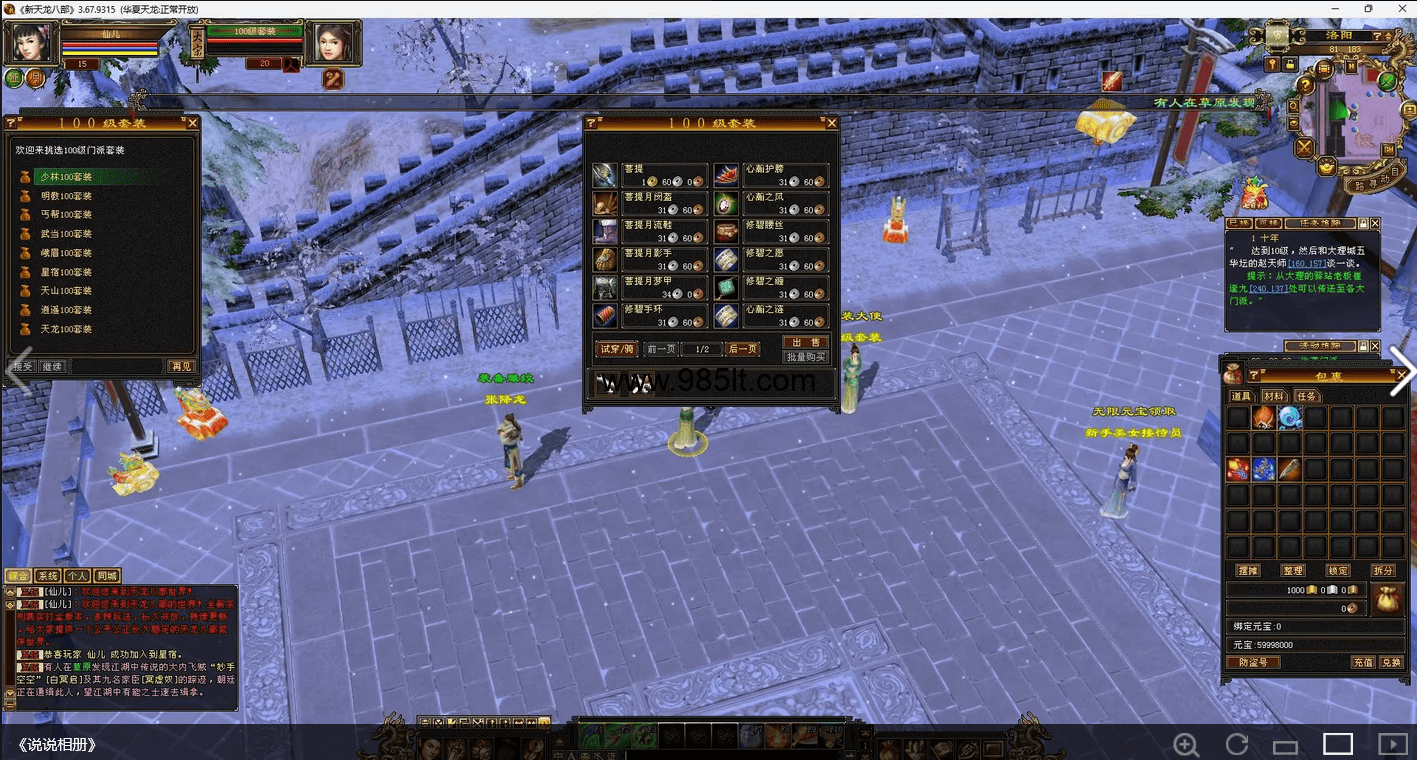Switch chat to the 系统 system tab
The image size is (1417, 760).
pos(48,576)
